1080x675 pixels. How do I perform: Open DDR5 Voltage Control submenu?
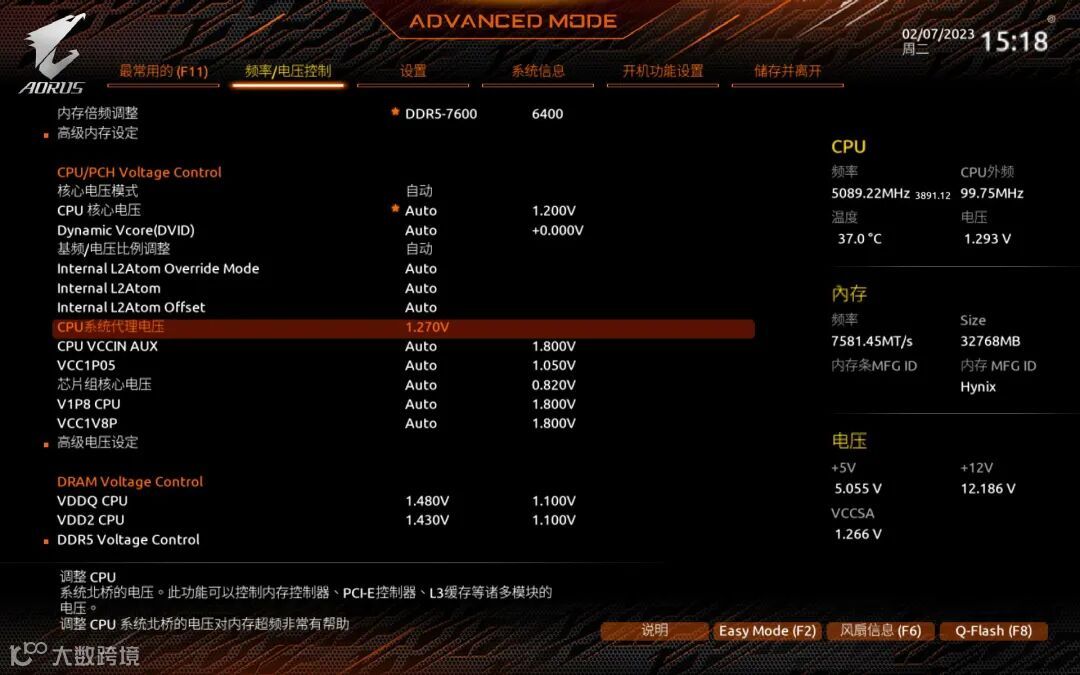click(x=128, y=540)
